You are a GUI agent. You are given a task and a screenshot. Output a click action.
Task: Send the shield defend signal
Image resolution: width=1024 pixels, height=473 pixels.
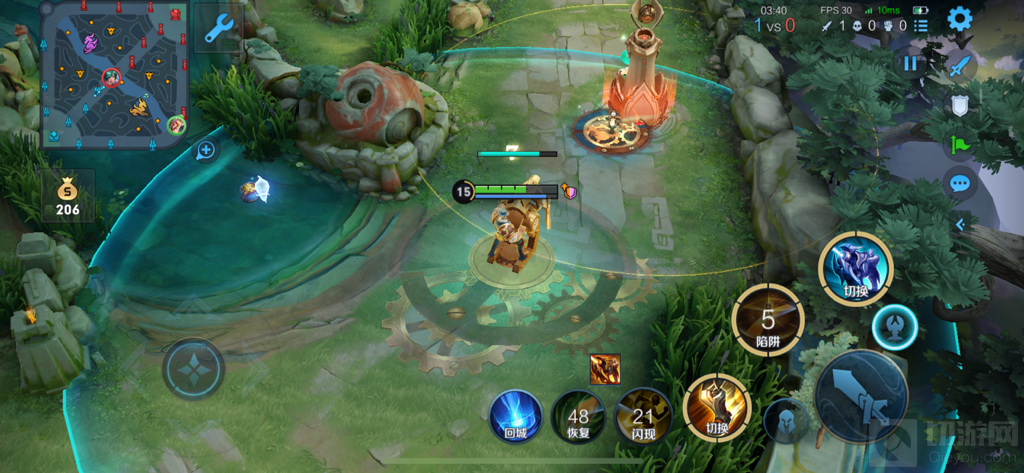[960, 105]
